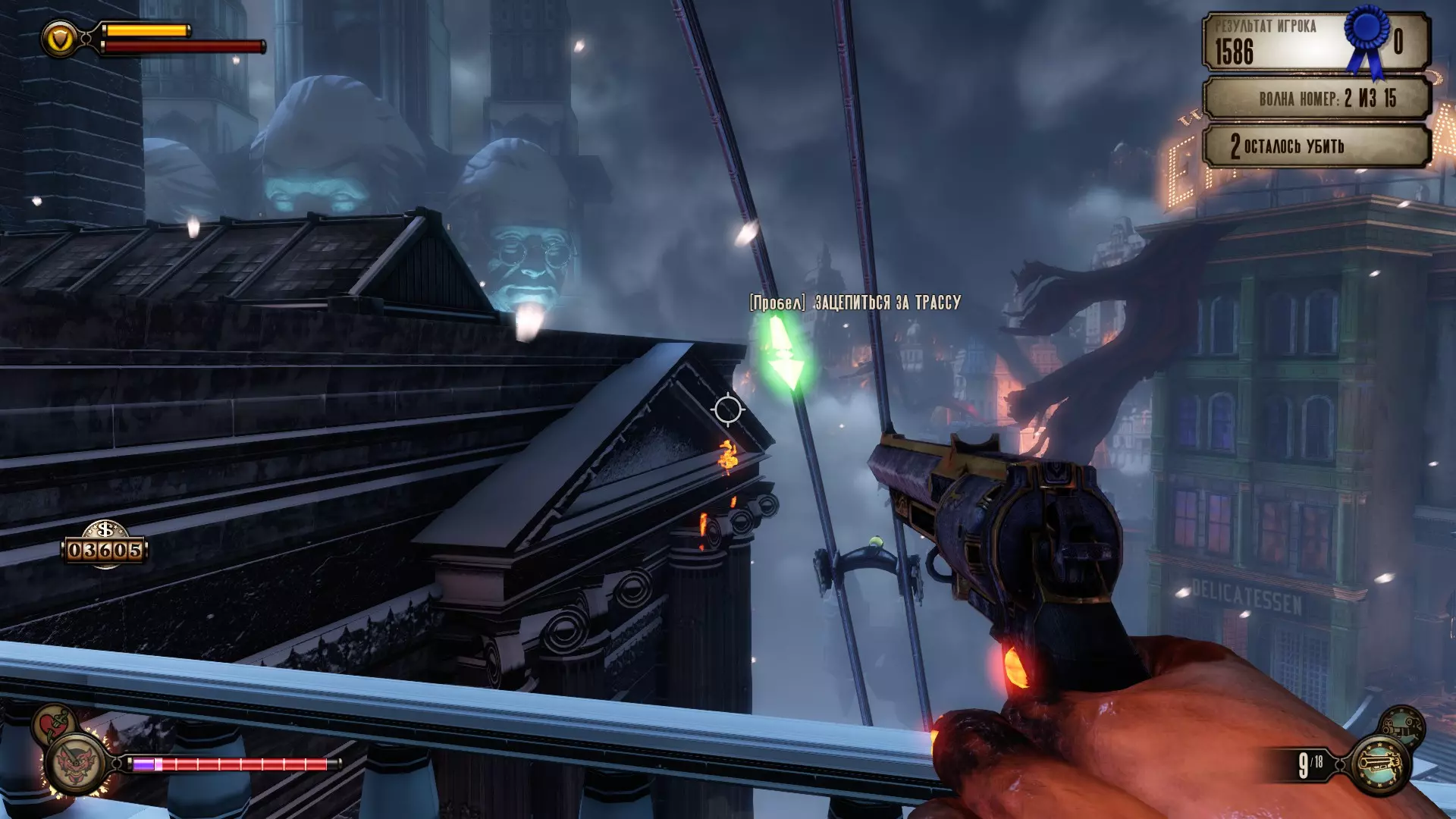Select the Devil's Kiss vigor icon

pyautogui.click(x=77, y=764)
